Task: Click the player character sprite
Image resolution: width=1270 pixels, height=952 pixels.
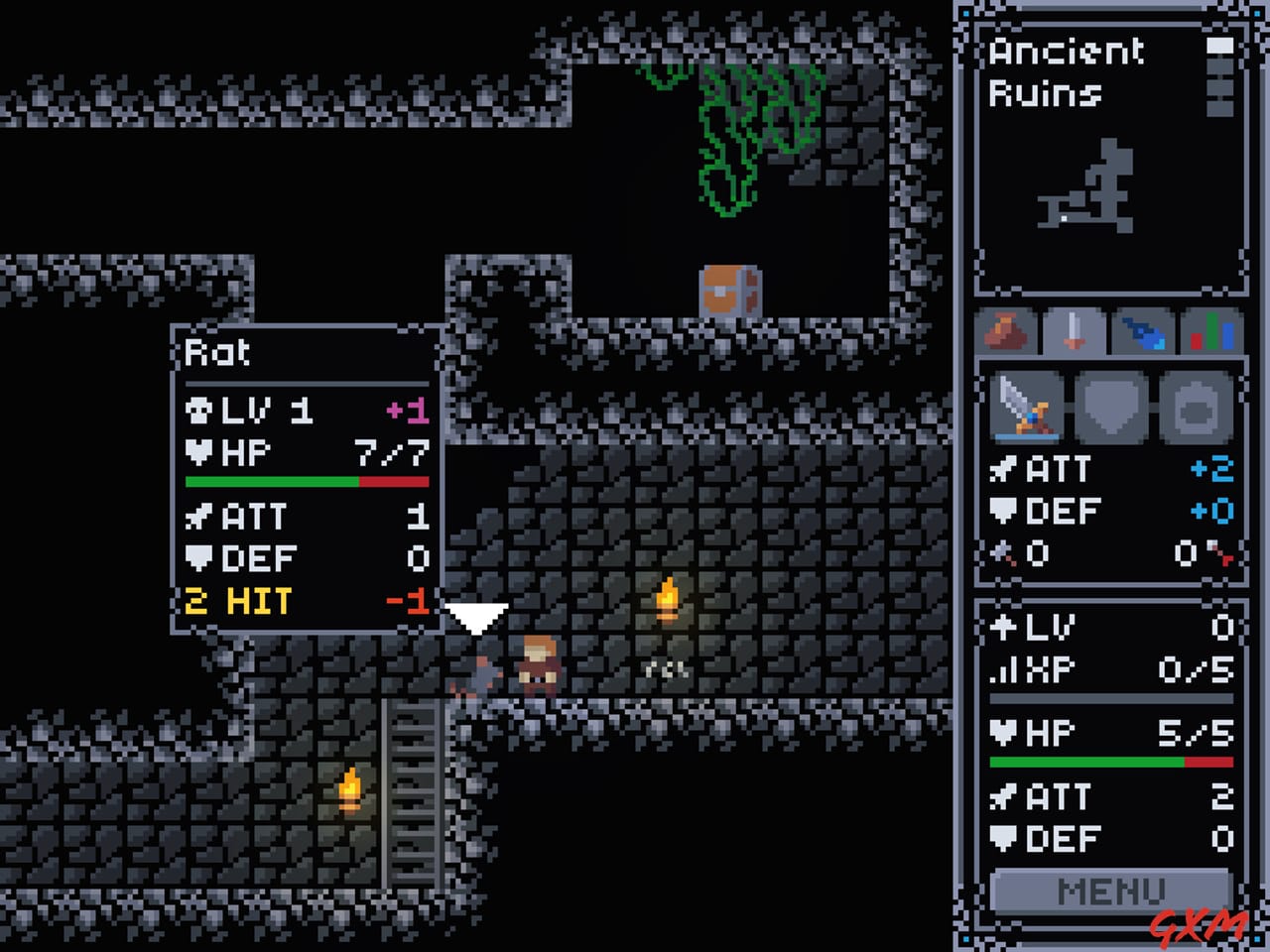Action: pyautogui.click(x=536, y=664)
